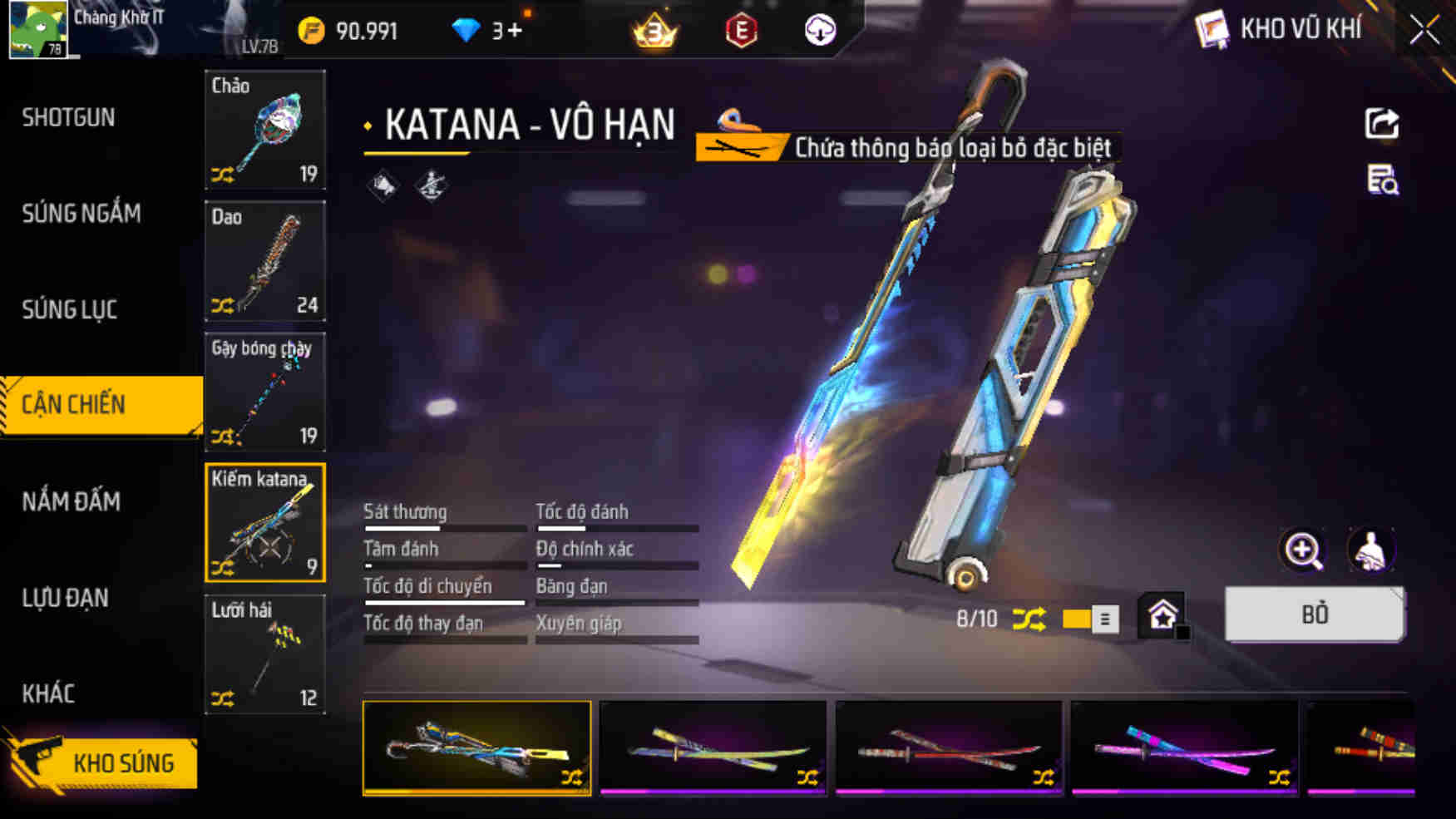Show character preview with the person icon
This screenshot has width=1456, height=819.
click(1372, 550)
